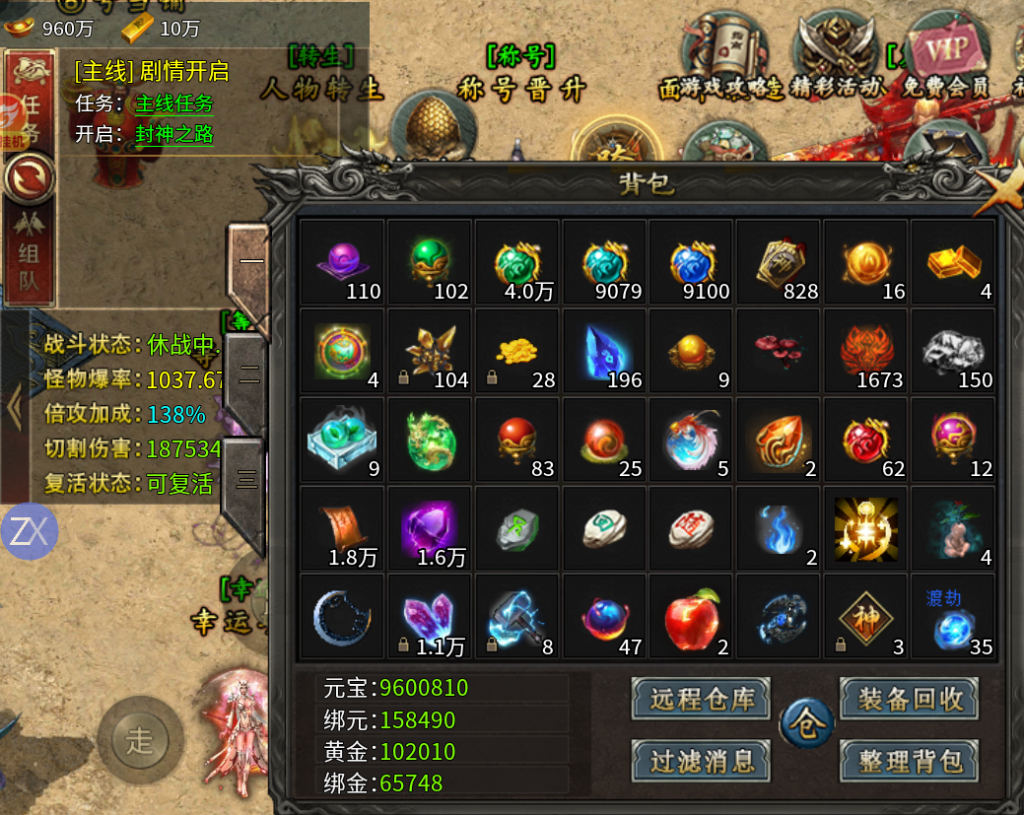Sort the bag with 整理背包
1024x815 pixels.
pos(909,761)
